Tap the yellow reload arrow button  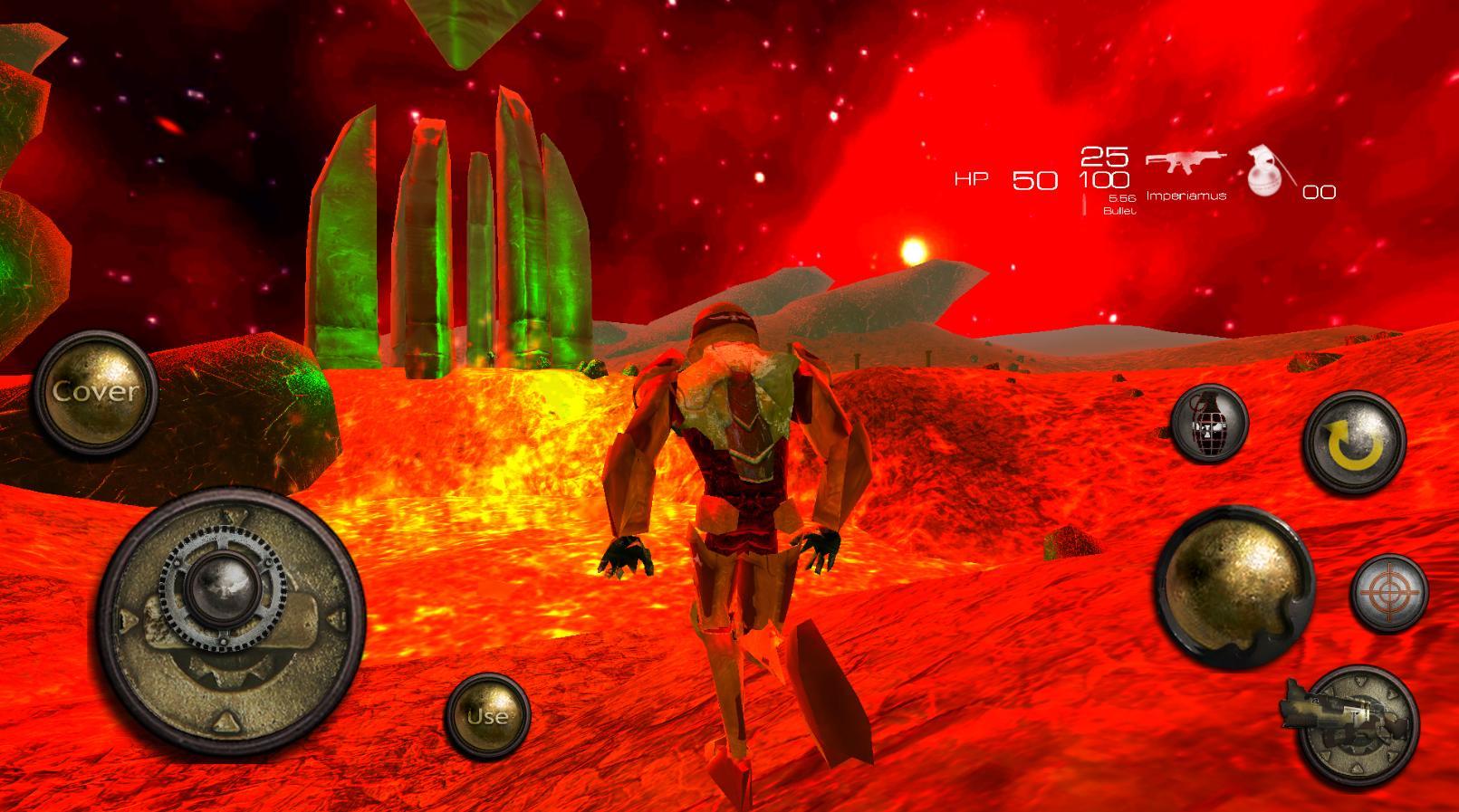(1354, 444)
